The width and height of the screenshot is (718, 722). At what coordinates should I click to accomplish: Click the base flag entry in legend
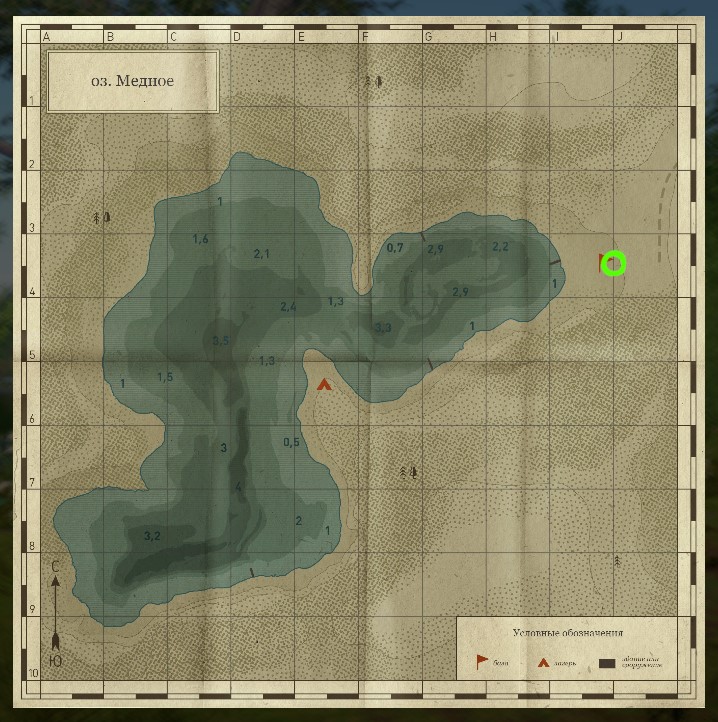483,661
